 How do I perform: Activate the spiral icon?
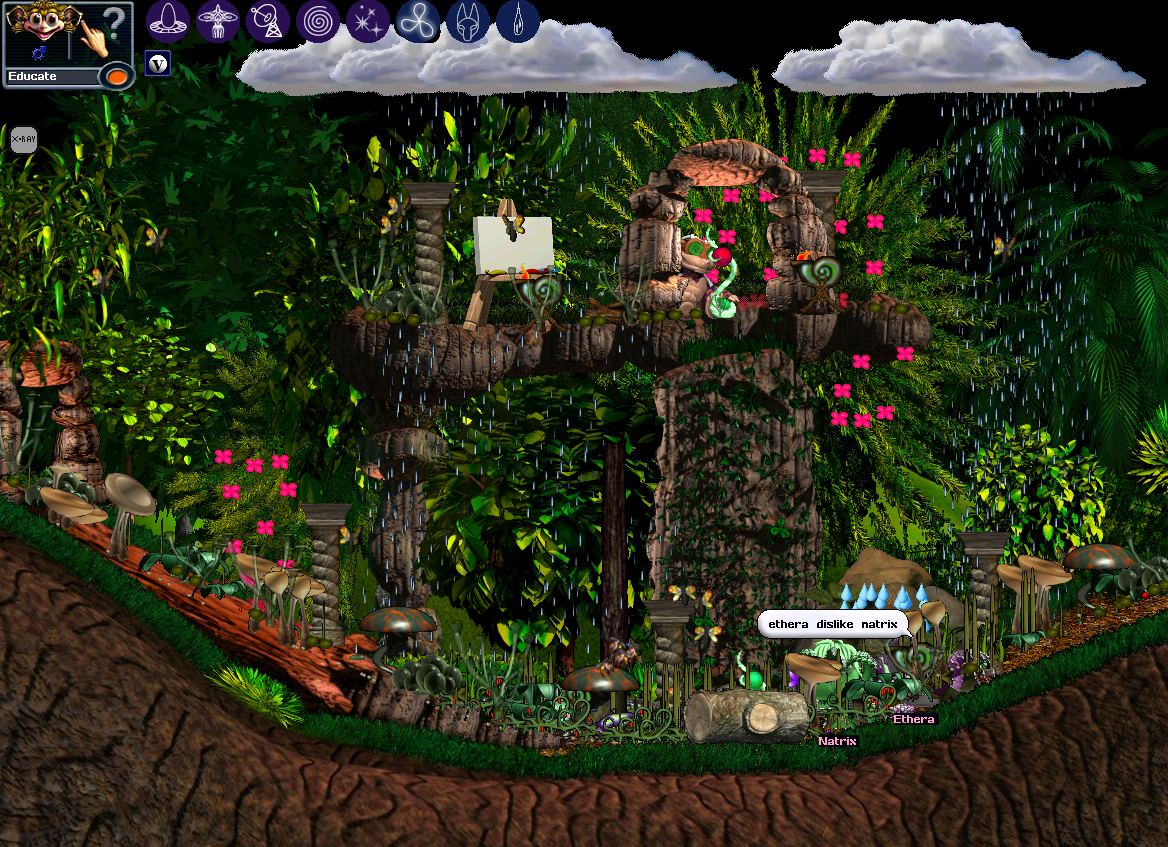click(x=318, y=20)
